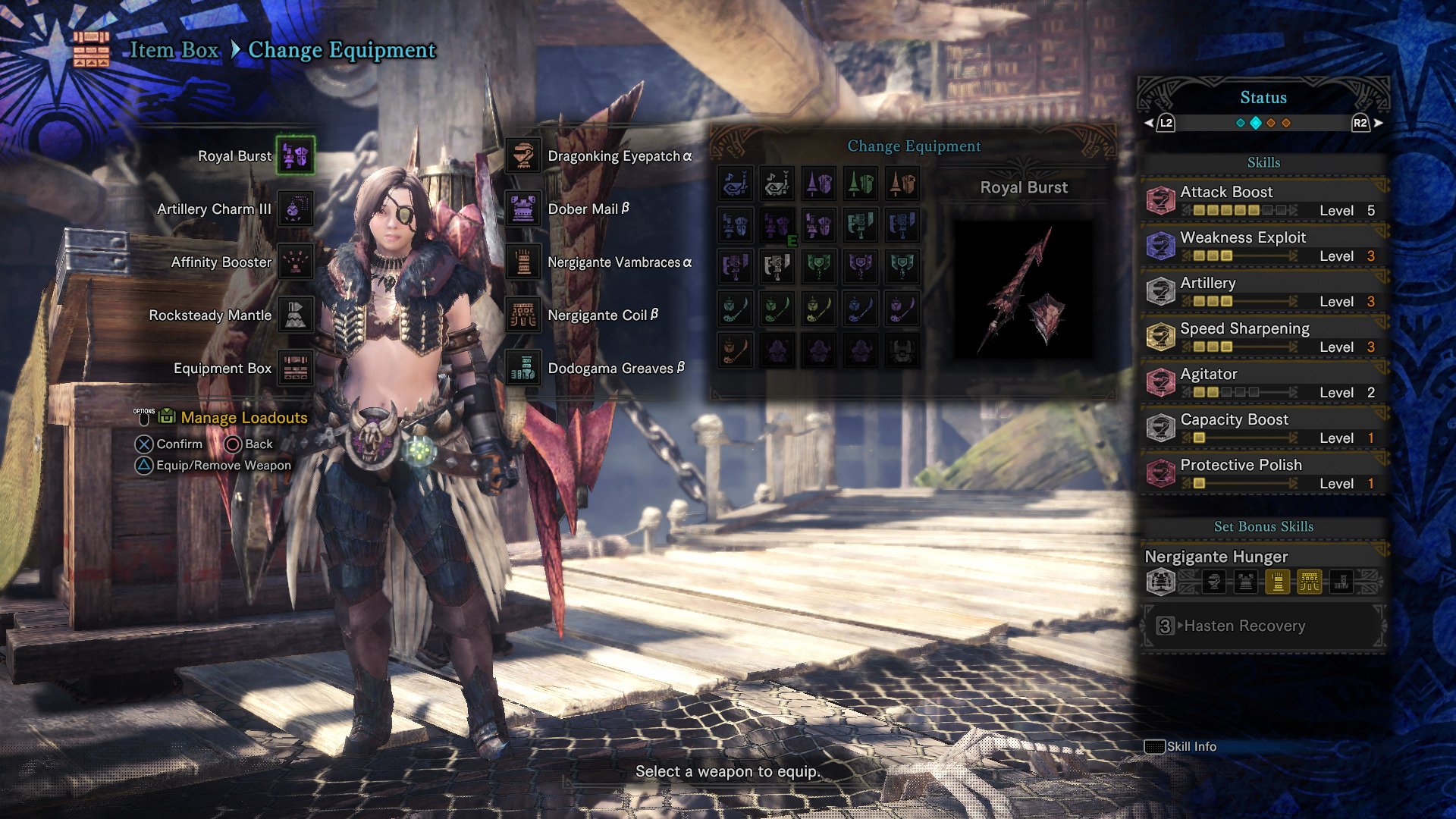Click Back to exit Change Equipment

point(251,444)
